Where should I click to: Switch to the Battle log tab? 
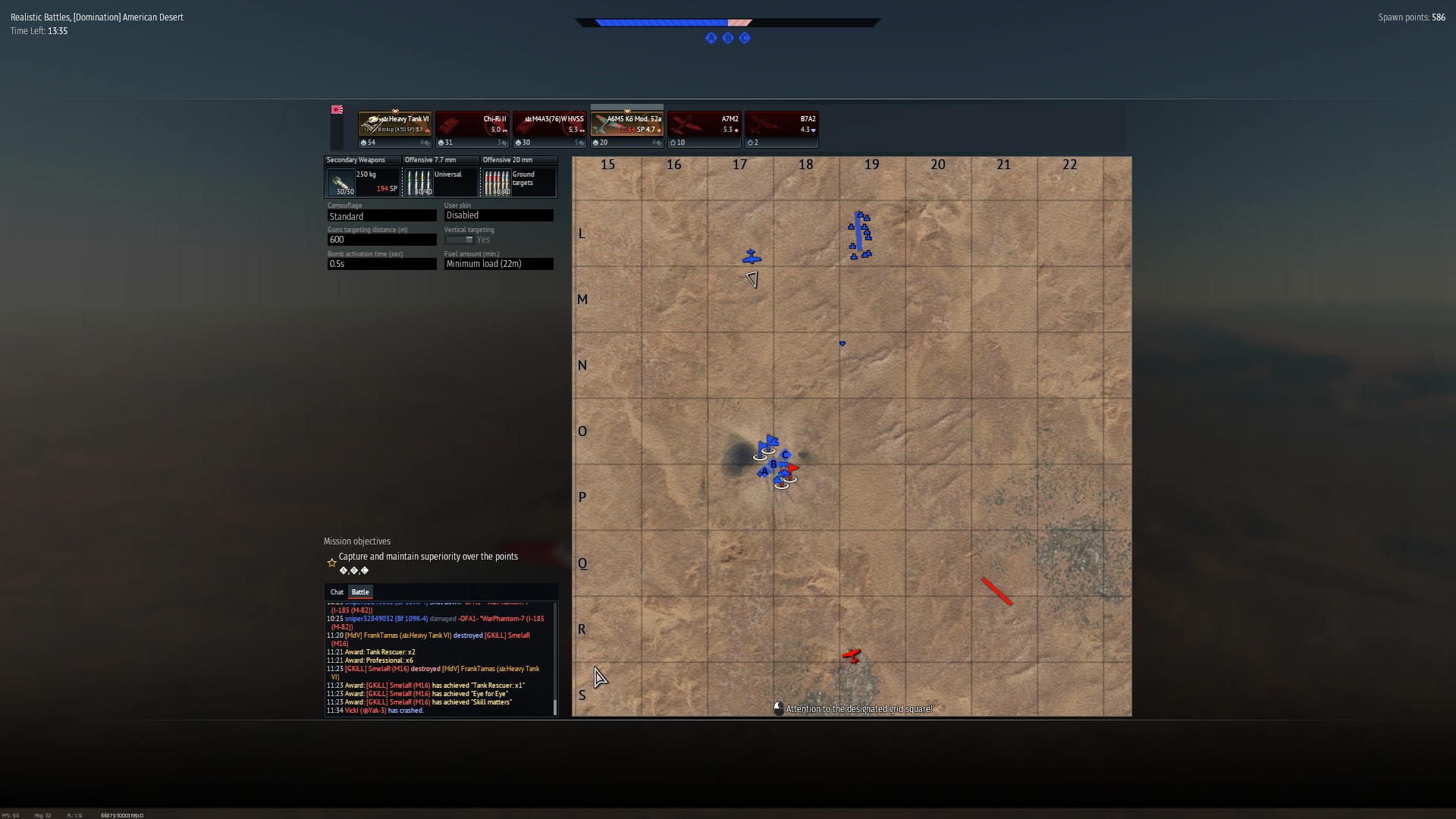[x=360, y=592]
